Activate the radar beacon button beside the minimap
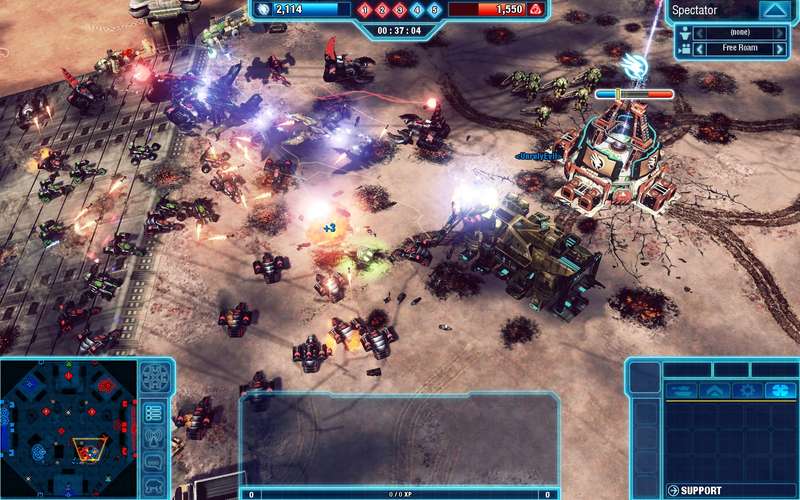The width and height of the screenshot is (800, 500). (x=154, y=437)
